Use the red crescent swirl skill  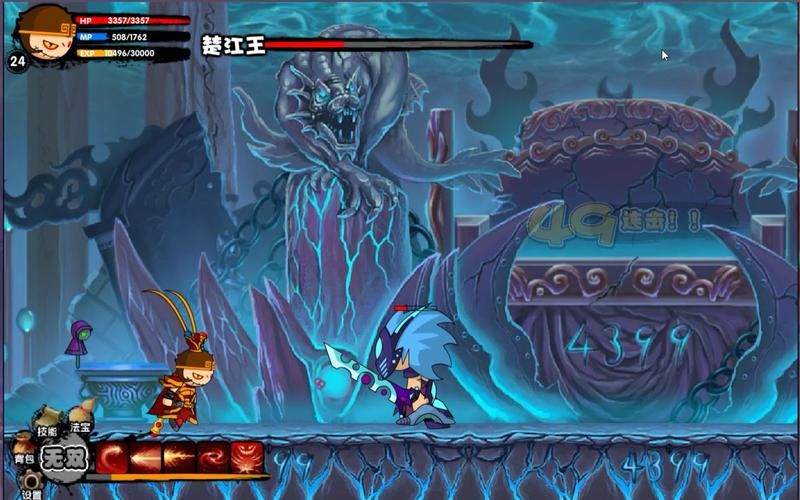[x=111, y=457]
